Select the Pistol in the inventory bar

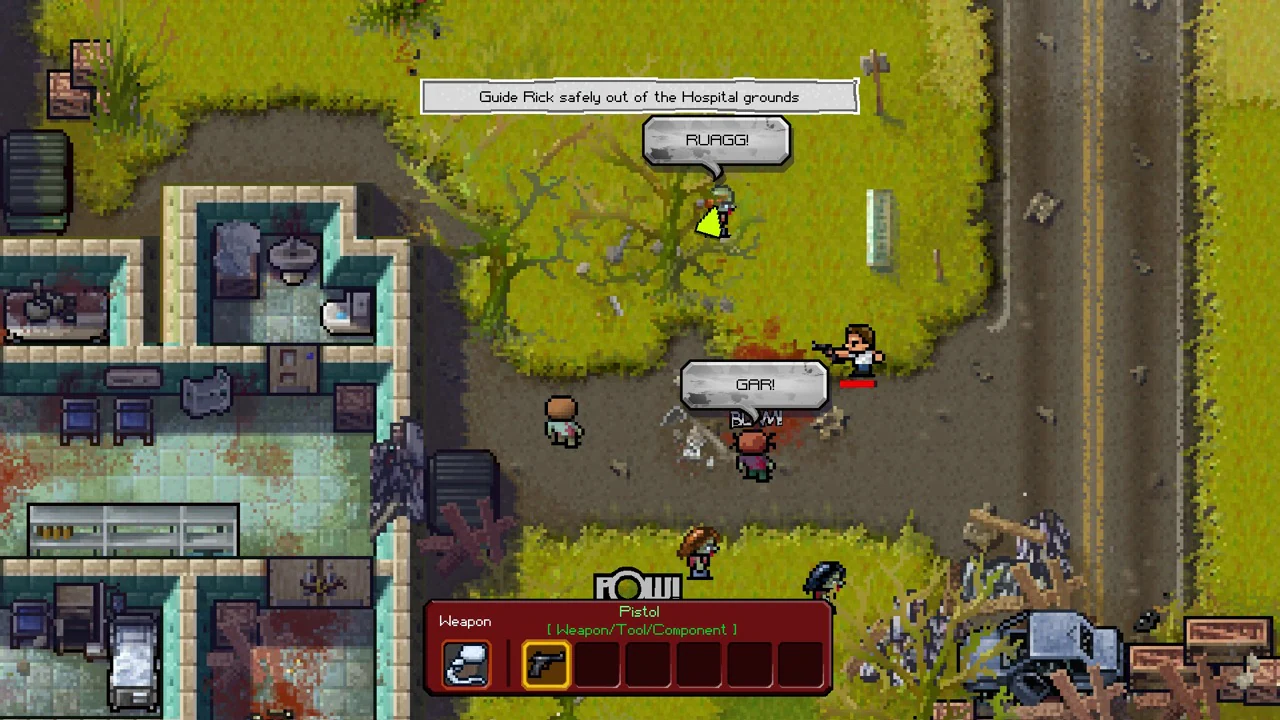pos(546,662)
